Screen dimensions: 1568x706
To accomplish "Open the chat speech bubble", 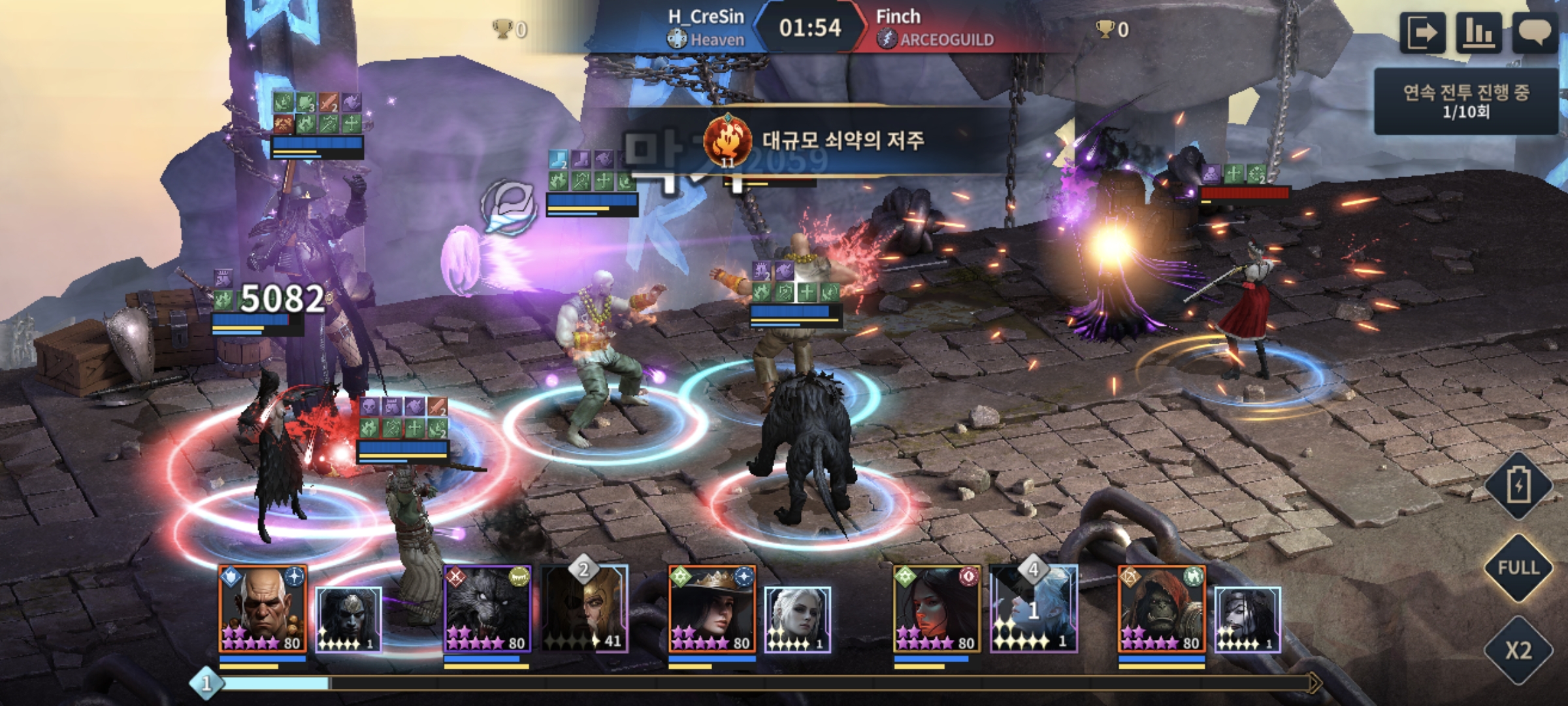I will point(1535,31).
